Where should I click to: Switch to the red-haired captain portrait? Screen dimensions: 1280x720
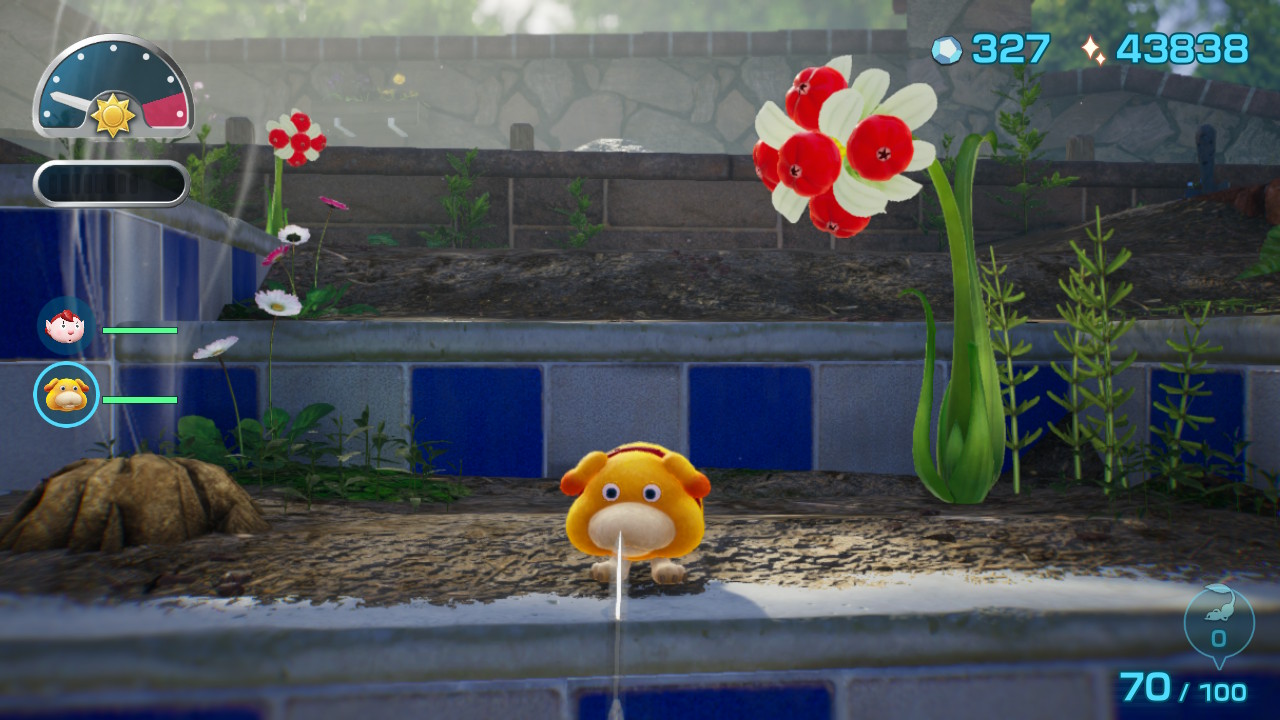point(66,327)
